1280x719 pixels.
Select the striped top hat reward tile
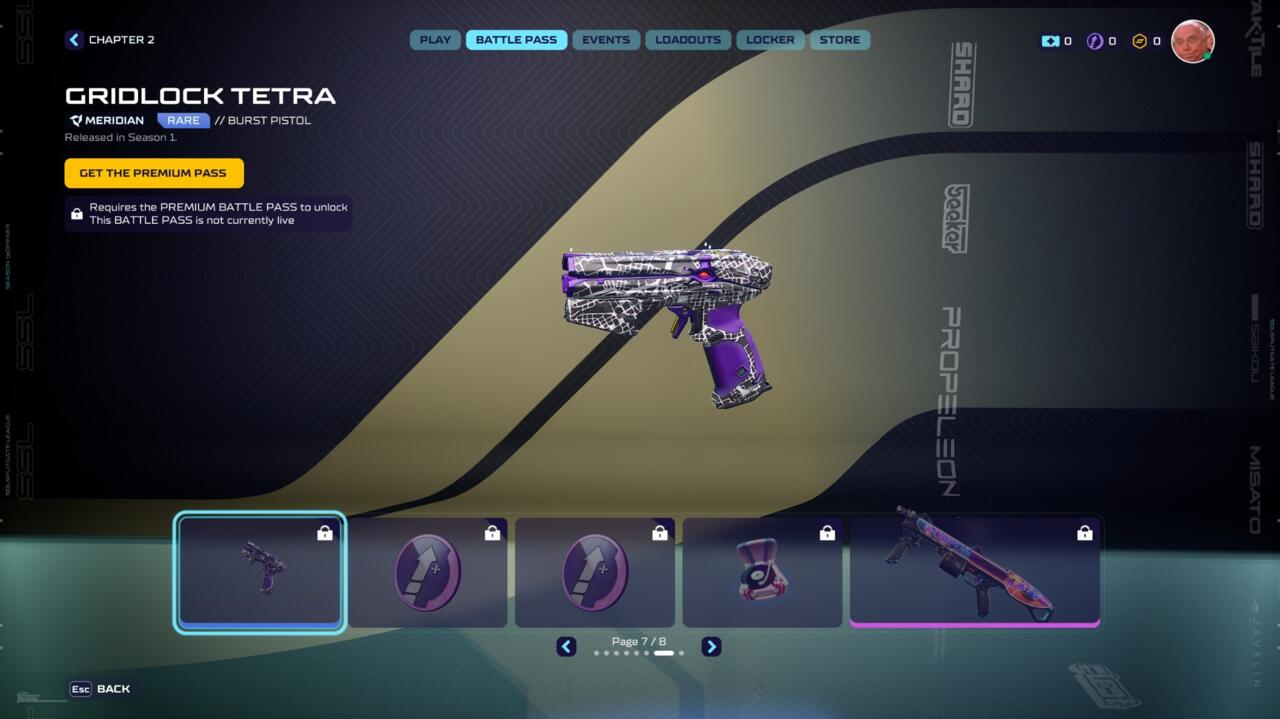click(x=762, y=572)
